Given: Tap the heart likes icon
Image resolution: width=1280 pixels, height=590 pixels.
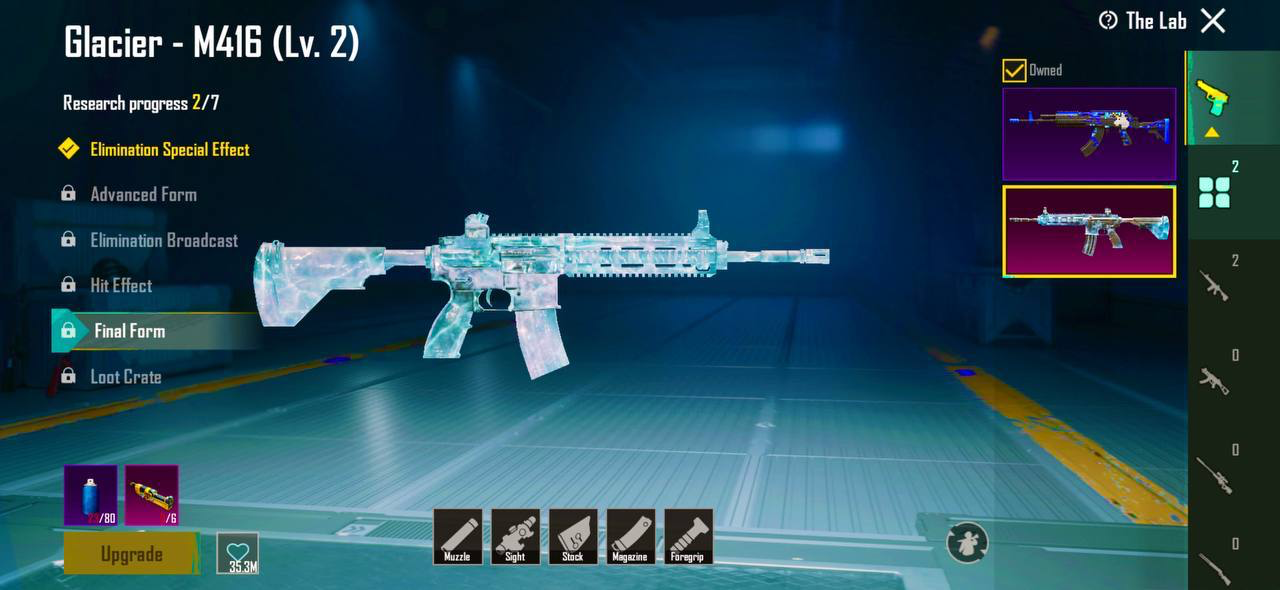Looking at the screenshot, I should click(x=237, y=553).
